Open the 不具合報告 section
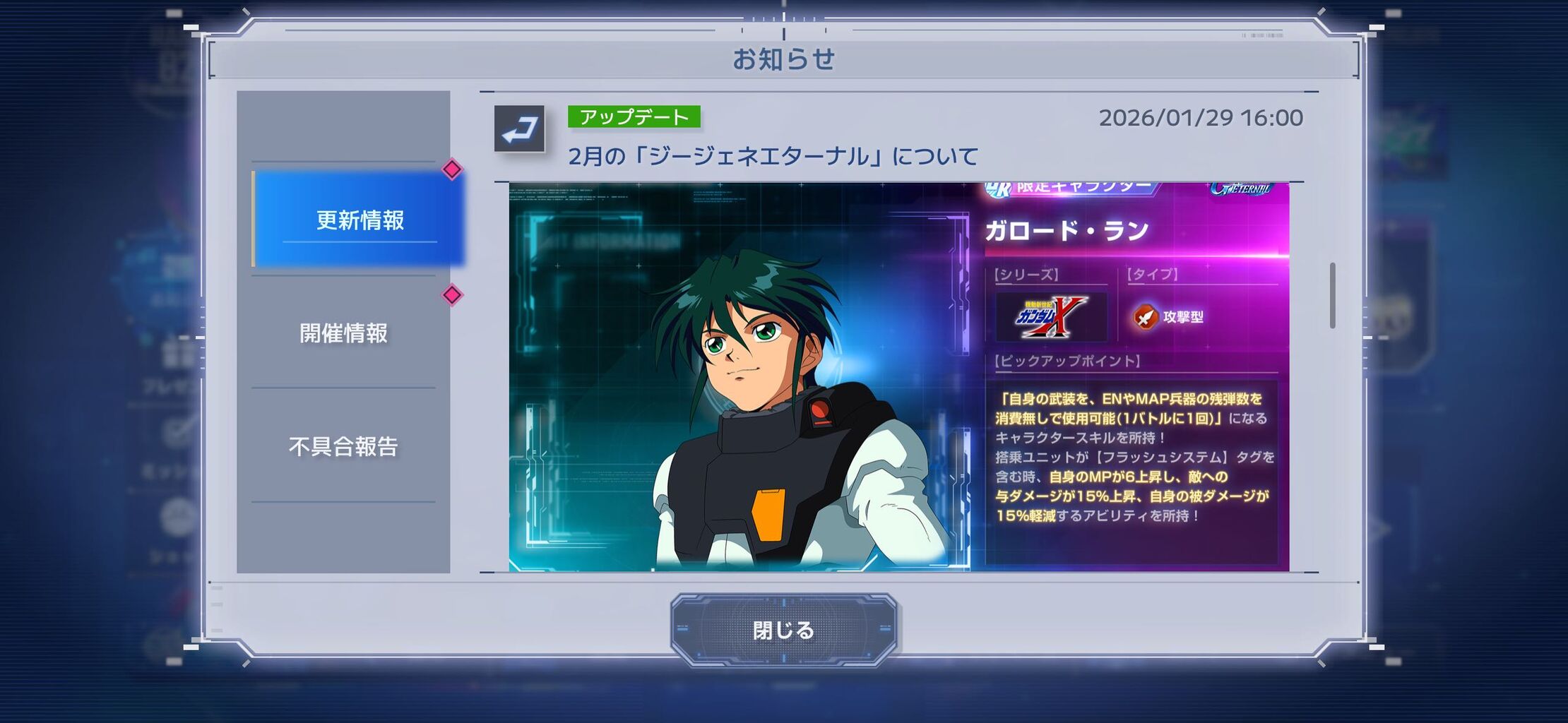Screen dimensions: 1568x723 pos(343,446)
